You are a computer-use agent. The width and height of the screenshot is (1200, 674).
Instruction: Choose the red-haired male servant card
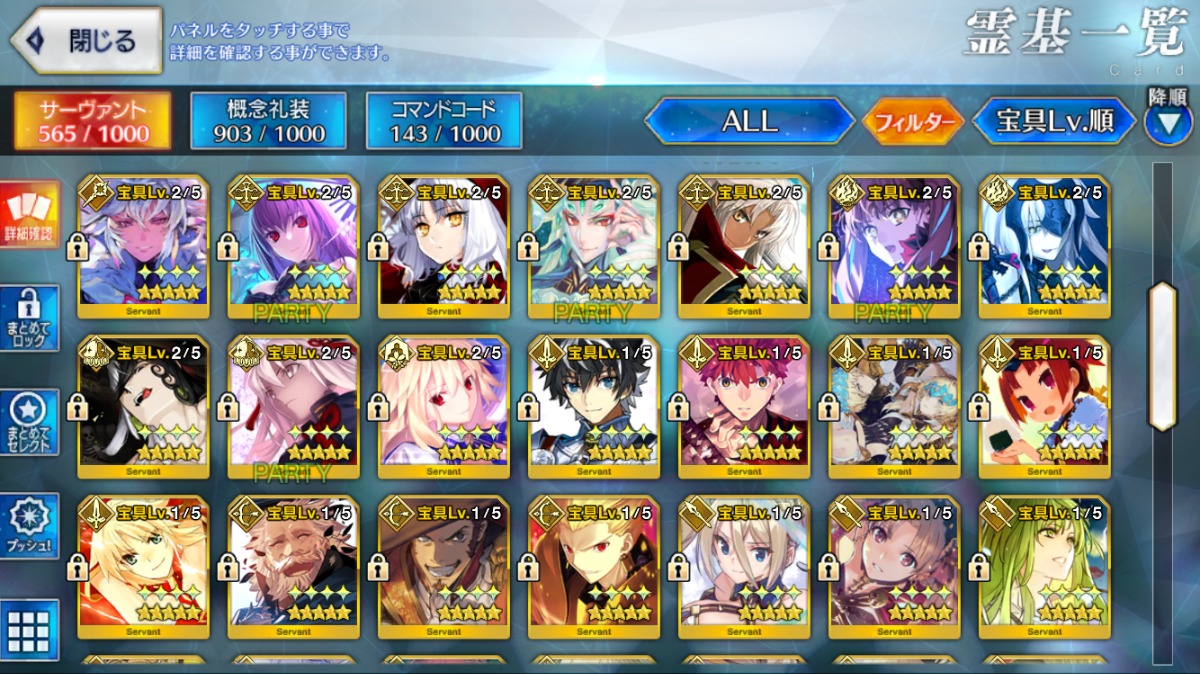(744, 407)
